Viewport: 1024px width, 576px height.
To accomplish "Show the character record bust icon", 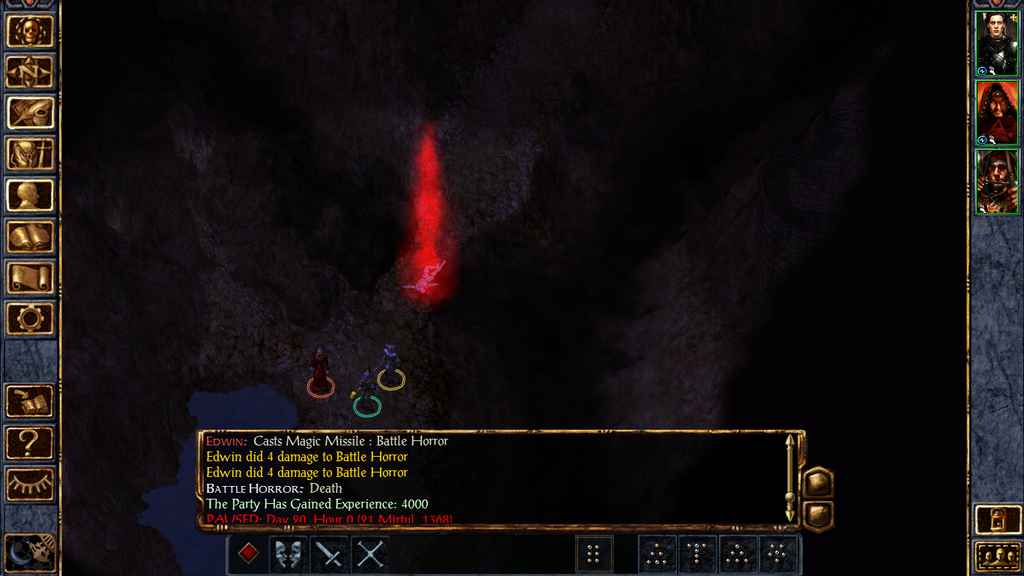I will [30, 195].
